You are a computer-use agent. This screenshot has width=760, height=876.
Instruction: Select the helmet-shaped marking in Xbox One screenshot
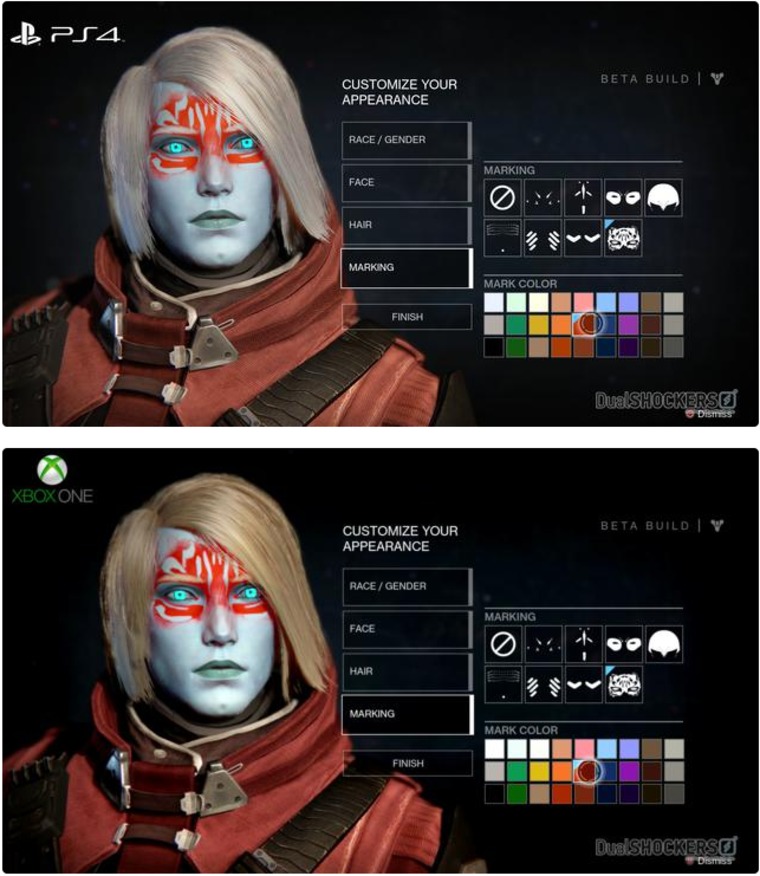click(665, 644)
